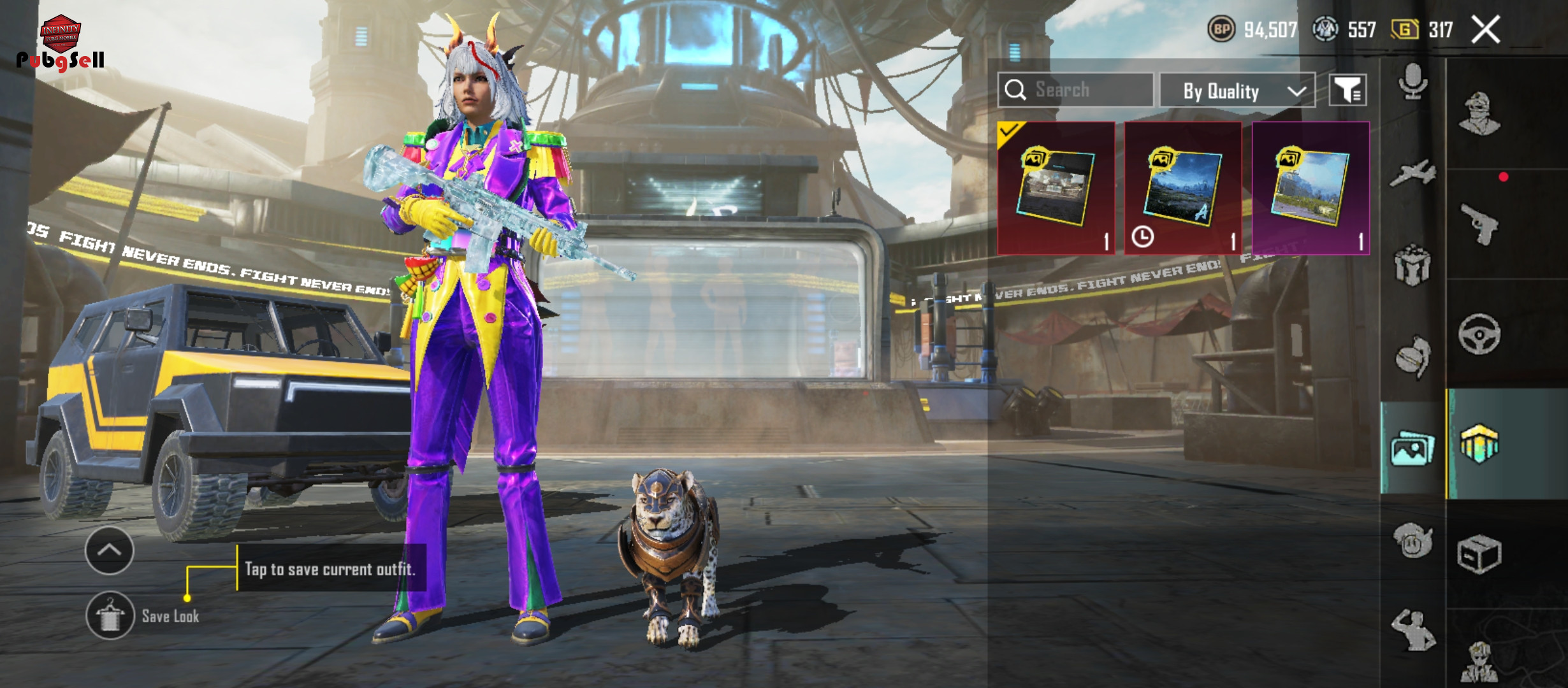Switch to the airplane finish tab
1568x688 pixels.
(x=1412, y=173)
